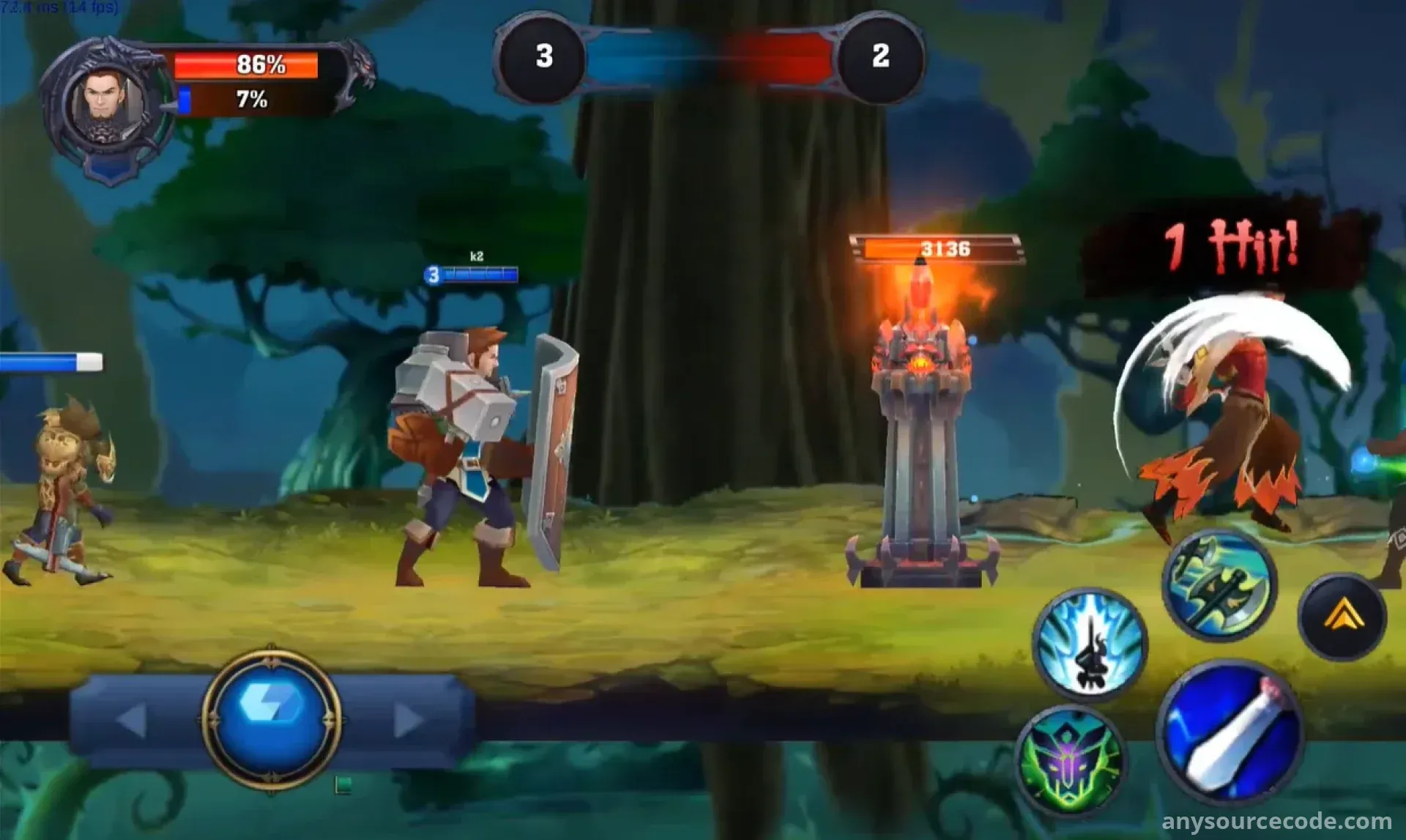The width and height of the screenshot is (1406, 840).
Task: Tap the right movement arrow
Action: point(408,721)
